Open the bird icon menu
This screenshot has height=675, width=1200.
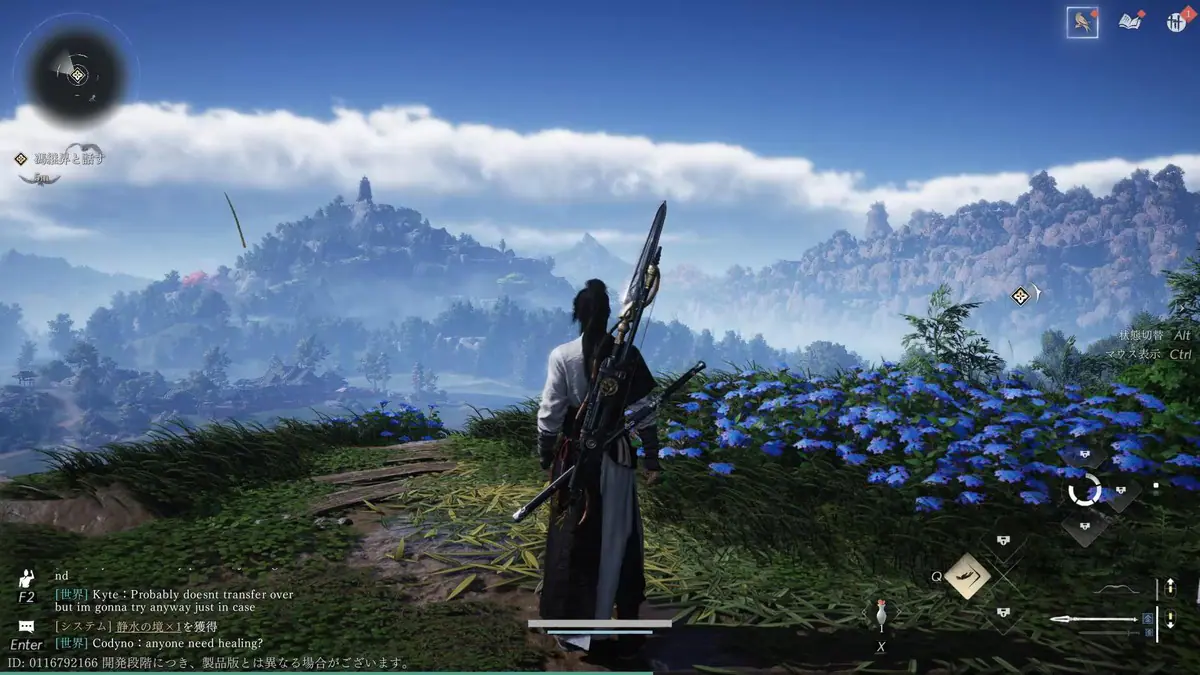tap(1082, 22)
